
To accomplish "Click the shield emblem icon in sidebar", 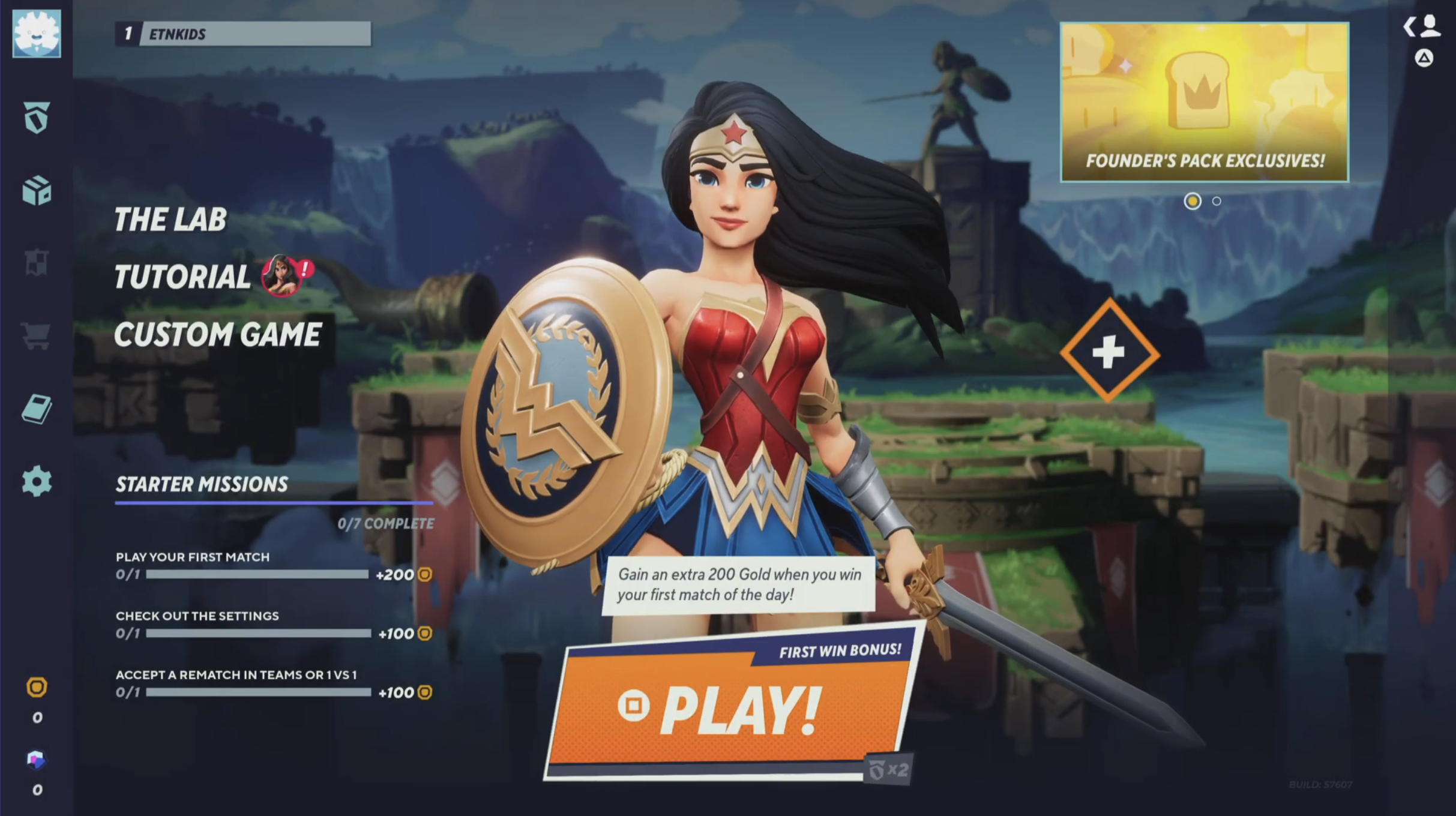I will (37, 118).
